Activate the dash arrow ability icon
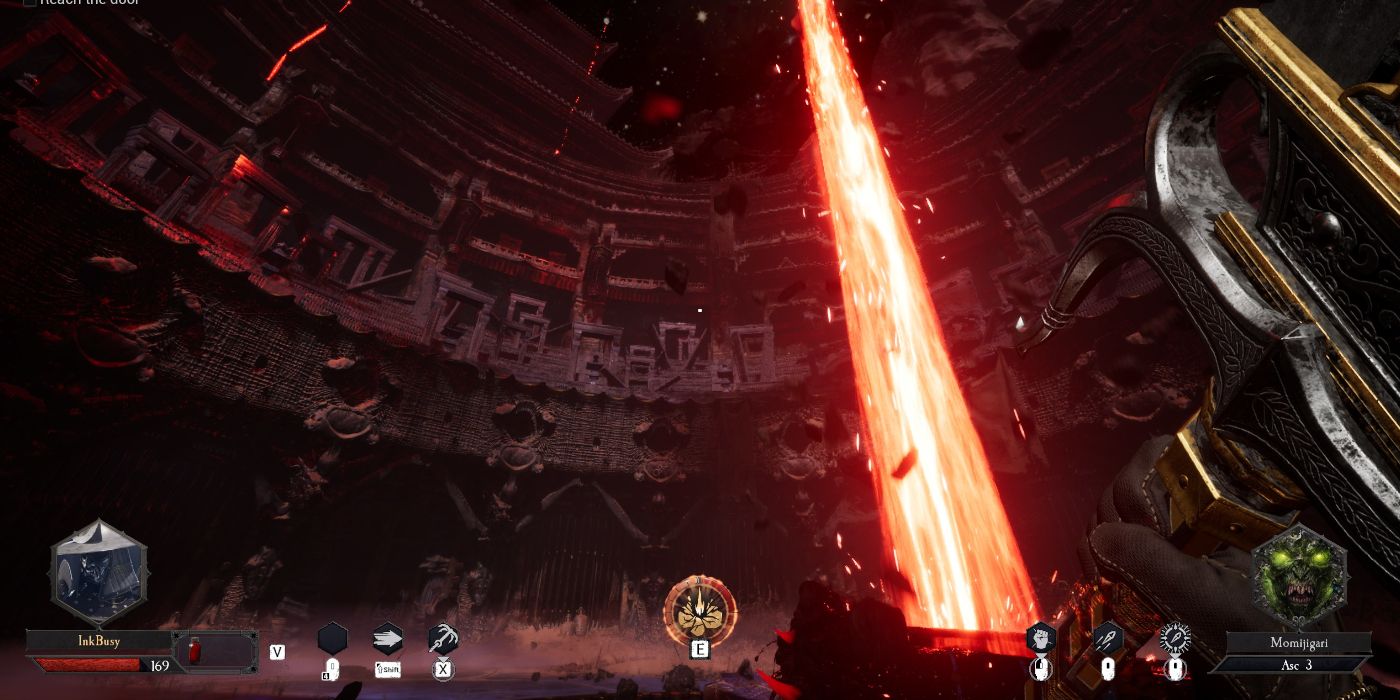The height and width of the screenshot is (700, 1400). click(387, 638)
